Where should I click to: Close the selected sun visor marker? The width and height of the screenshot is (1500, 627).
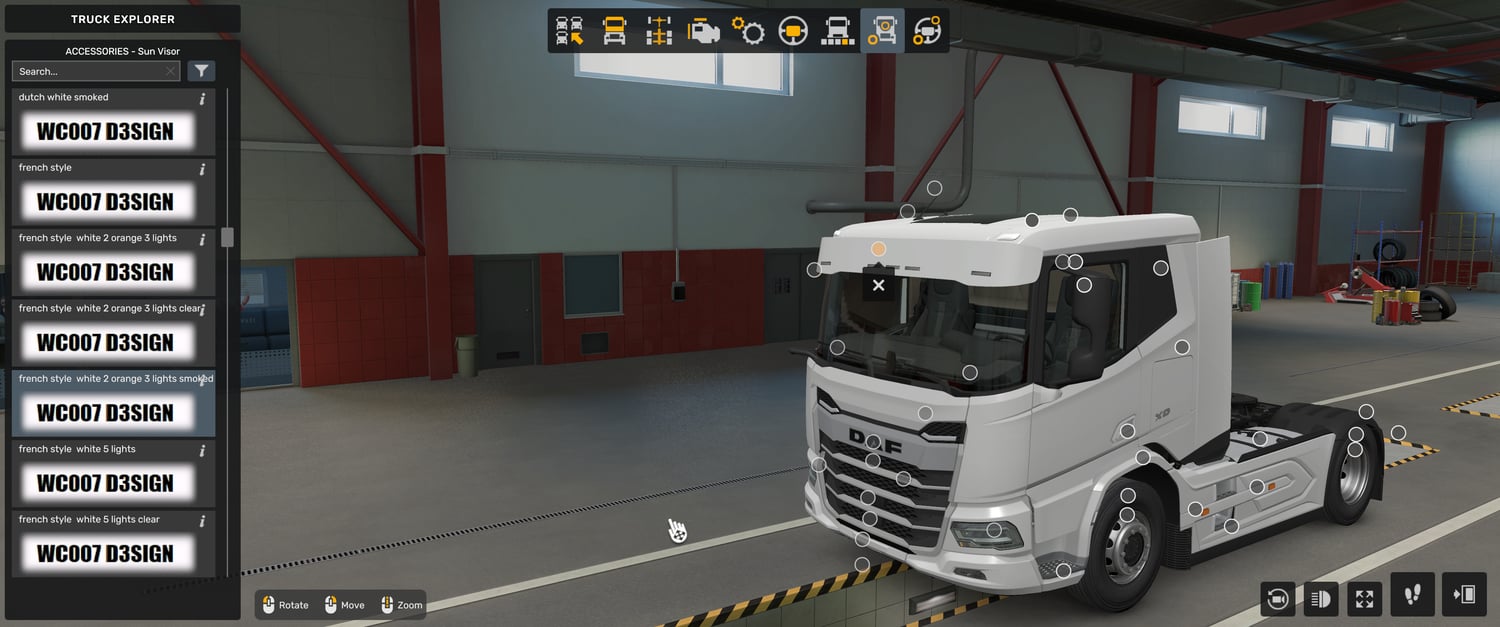click(x=878, y=285)
